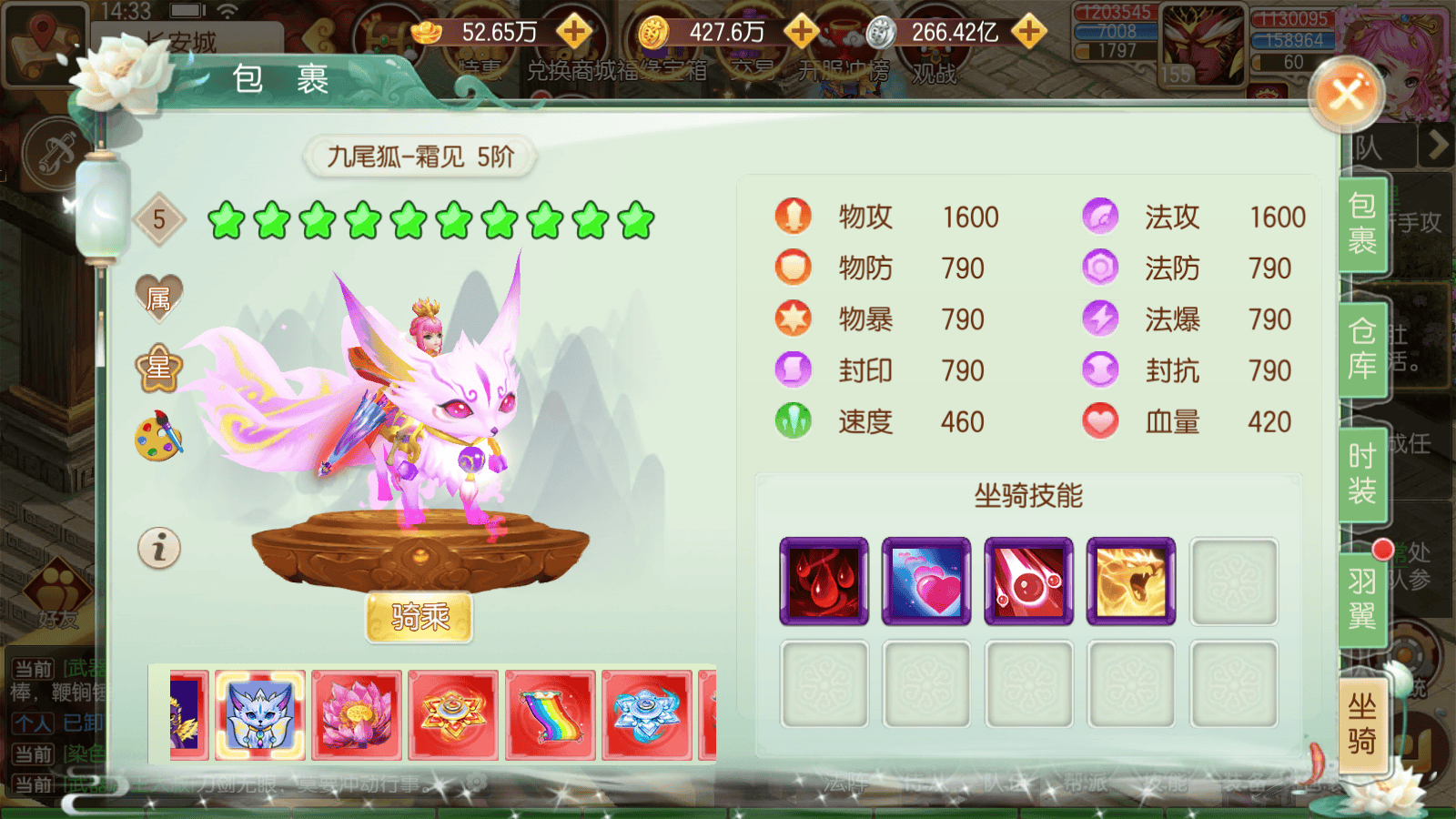This screenshot has width=1456, height=819.
Task: Select the red orb dash mount skill
Action: click(1028, 580)
